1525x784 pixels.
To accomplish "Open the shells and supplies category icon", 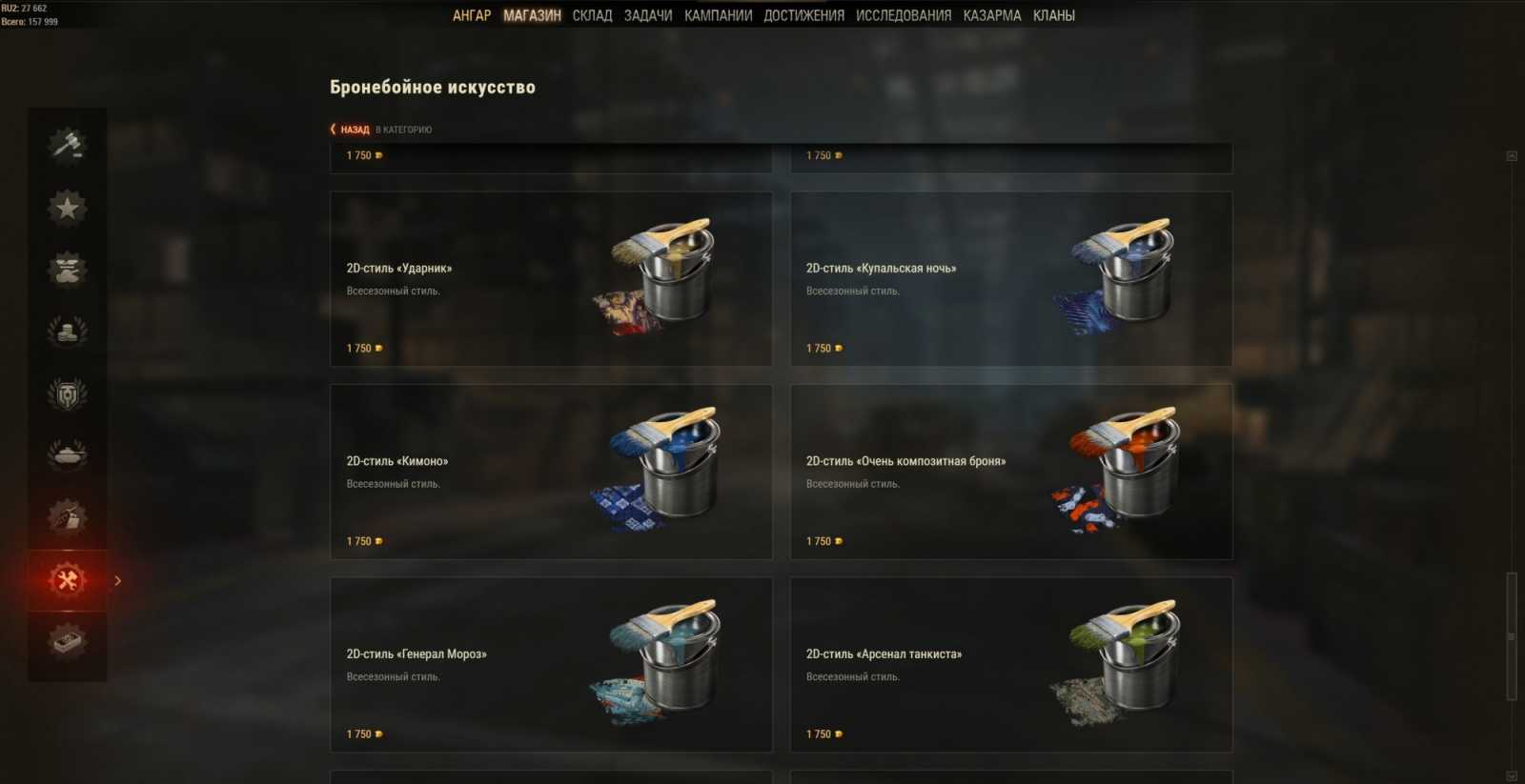I will point(65,517).
